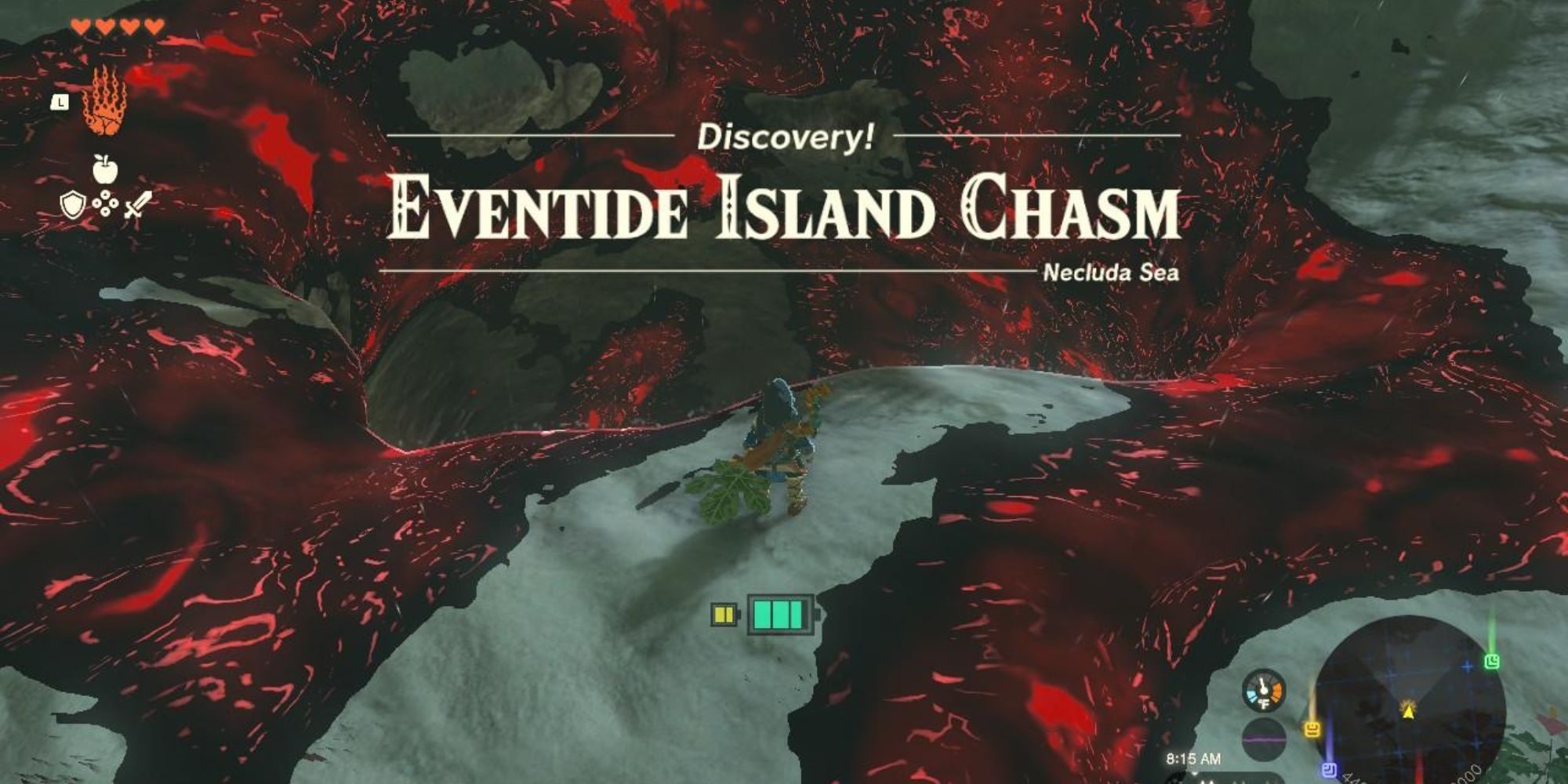The image size is (1568, 784).
Task: Click the yellow player arrow on the minimap
Action: (x=1409, y=712)
